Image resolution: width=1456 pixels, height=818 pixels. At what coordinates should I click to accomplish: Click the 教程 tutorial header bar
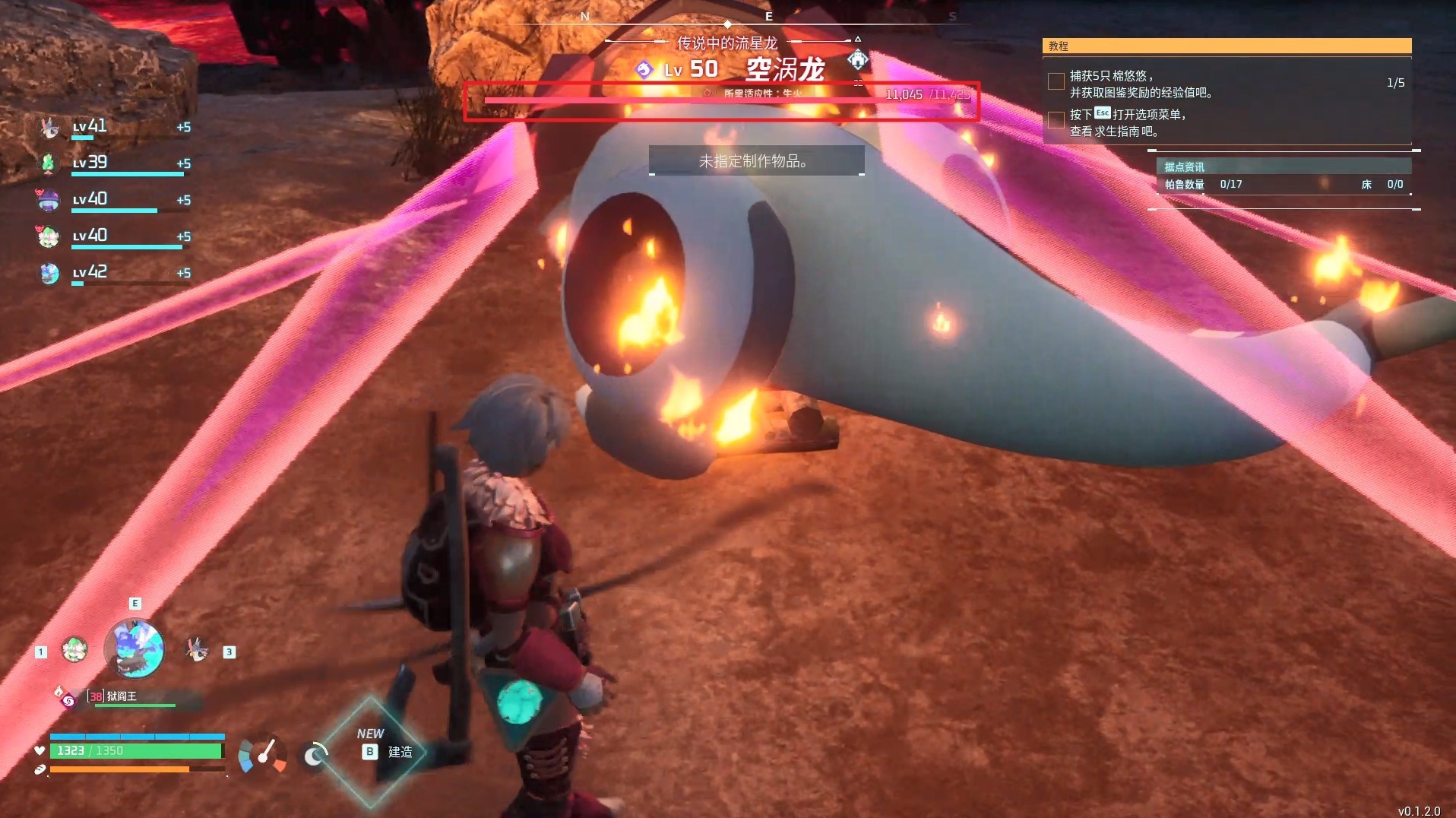click(1227, 46)
